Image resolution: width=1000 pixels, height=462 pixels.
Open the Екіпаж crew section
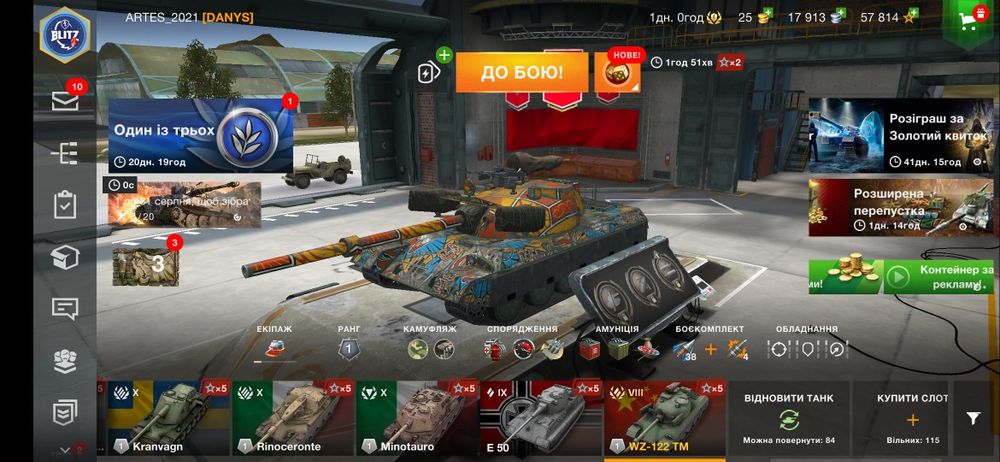click(x=273, y=349)
